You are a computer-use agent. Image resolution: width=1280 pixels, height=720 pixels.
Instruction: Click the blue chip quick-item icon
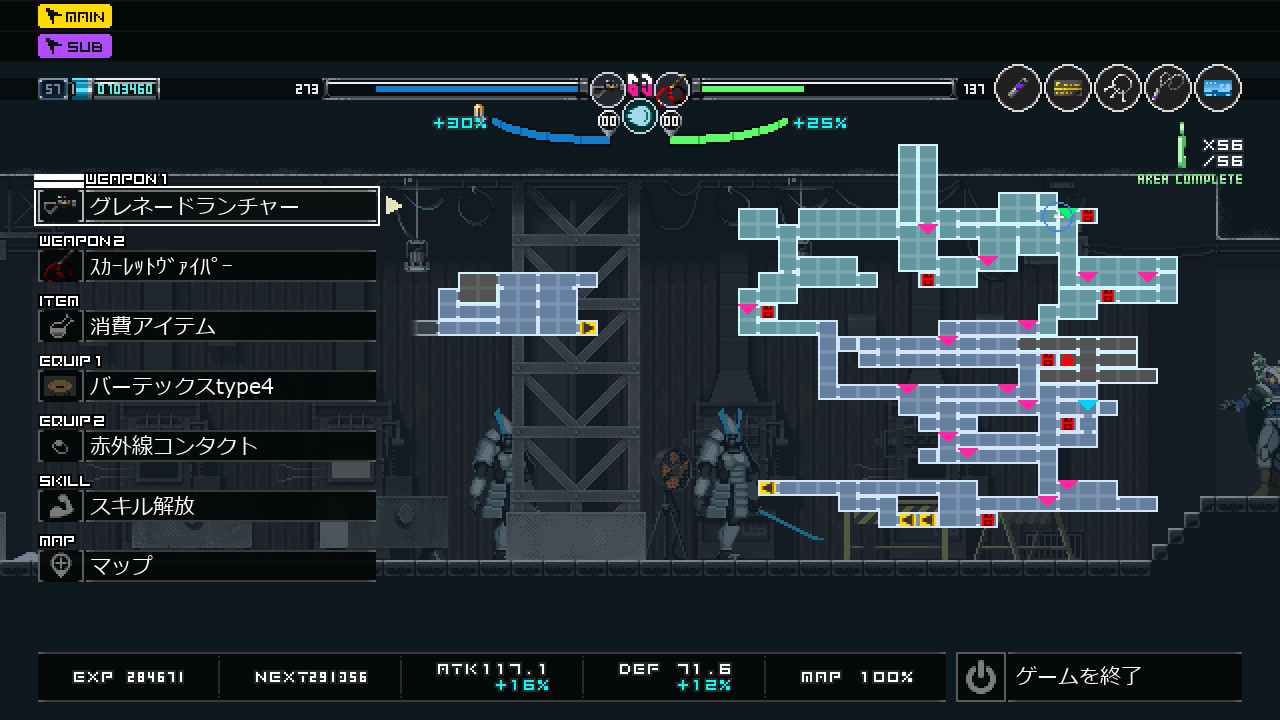tap(1217, 89)
